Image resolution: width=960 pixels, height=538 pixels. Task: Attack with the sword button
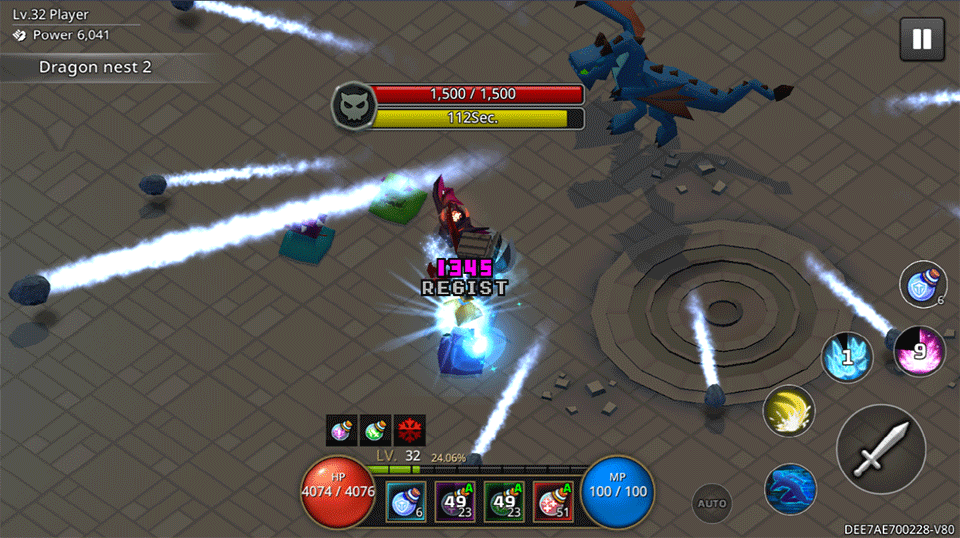881,449
